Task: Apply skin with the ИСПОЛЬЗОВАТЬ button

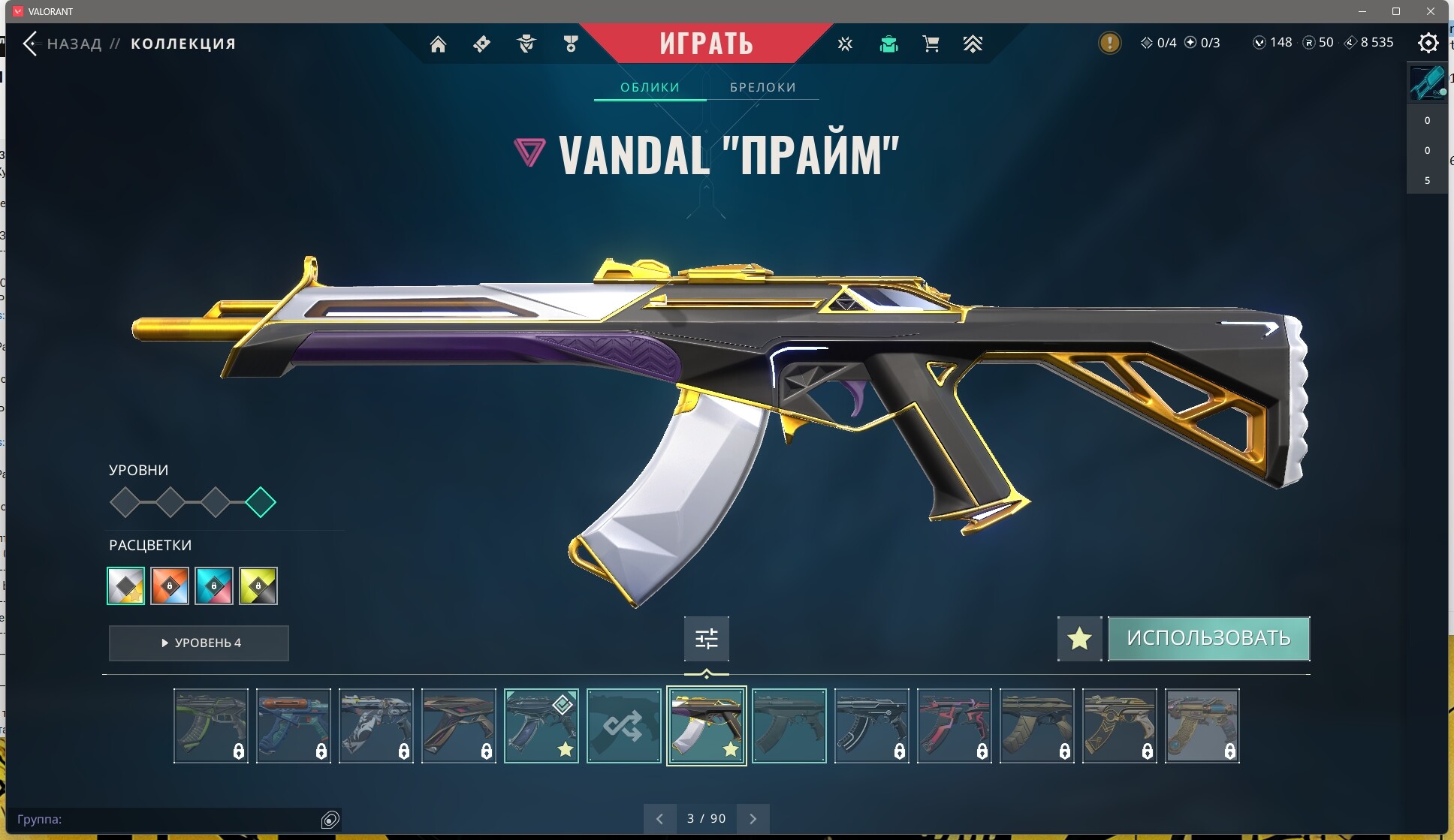Action: pyautogui.click(x=1208, y=638)
